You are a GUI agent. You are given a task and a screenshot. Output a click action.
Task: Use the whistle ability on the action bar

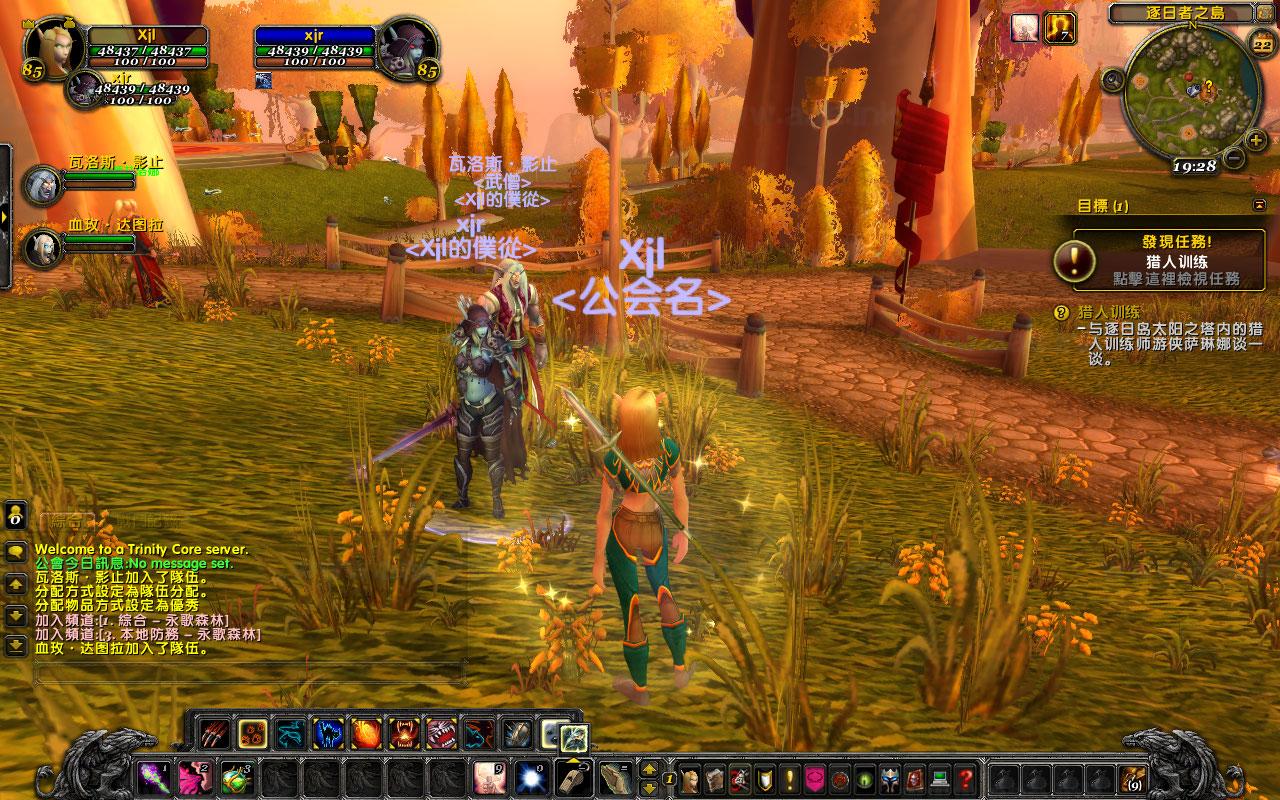point(574,777)
